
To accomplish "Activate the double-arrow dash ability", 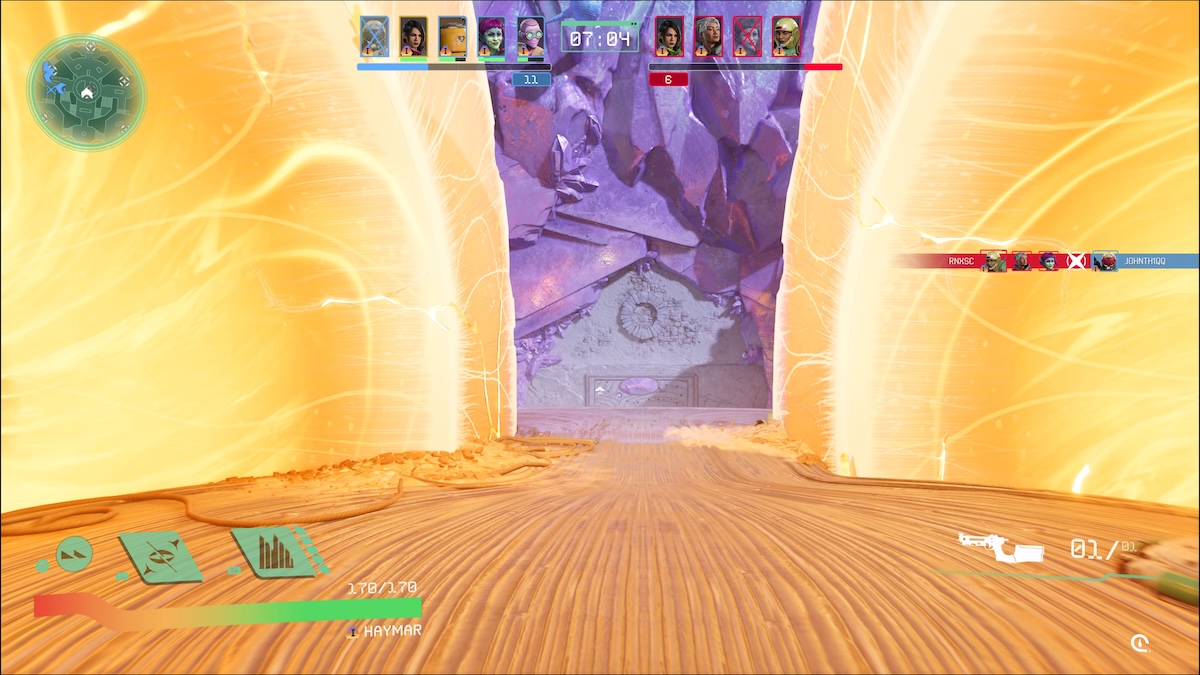I will [74, 553].
